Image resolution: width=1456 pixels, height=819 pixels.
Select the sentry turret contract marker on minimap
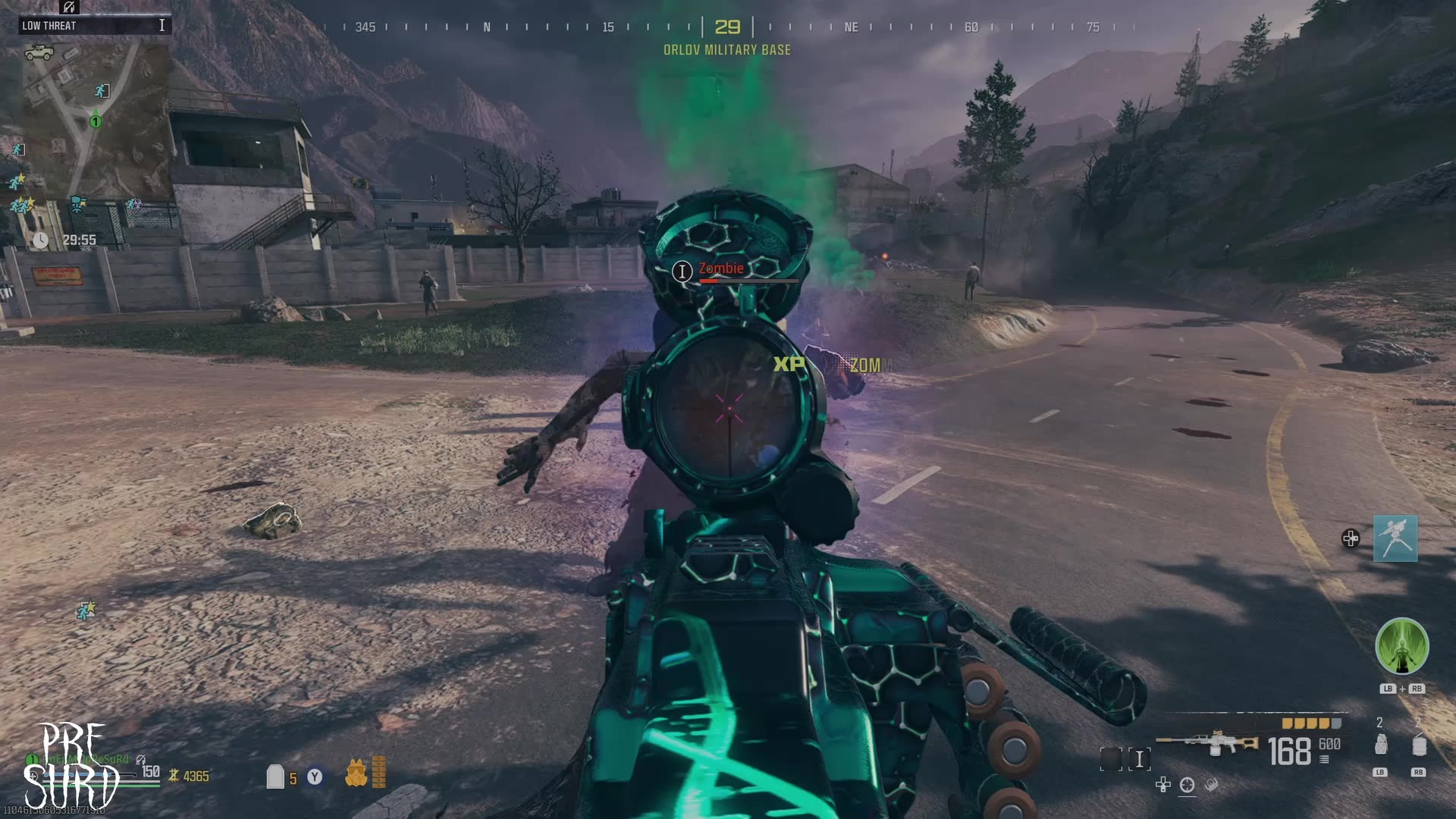pyautogui.click(x=77, y=203)
